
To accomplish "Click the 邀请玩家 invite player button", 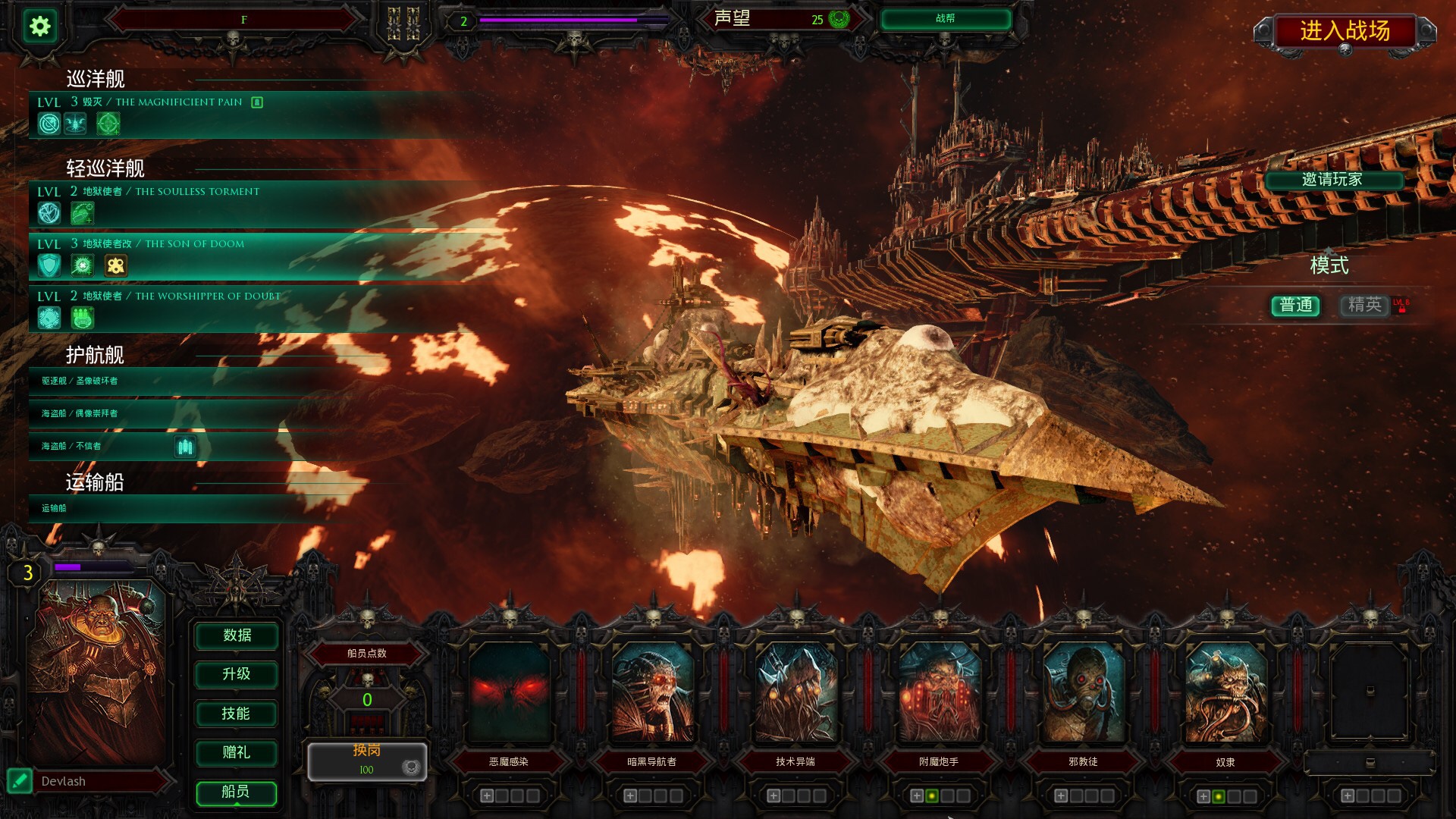I will (x=1332, y=180).
